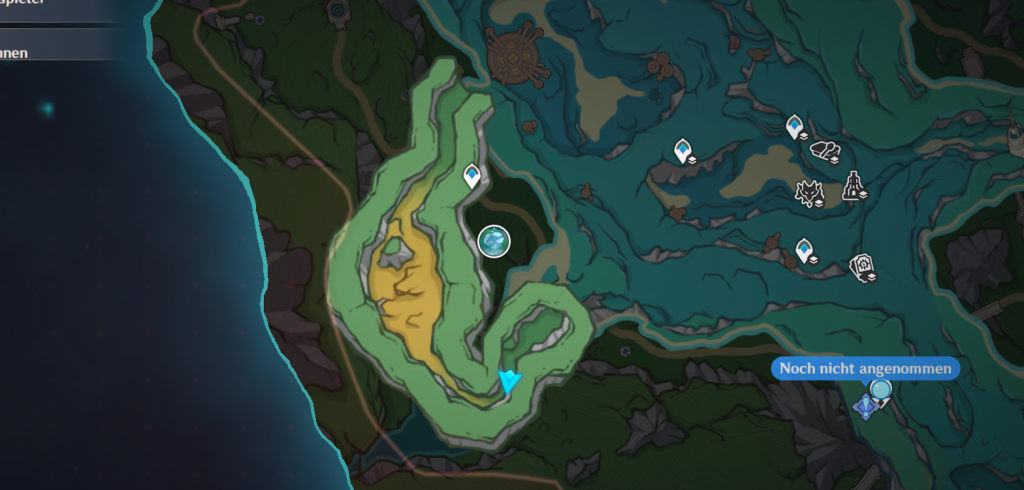Select the wolf head boss marker
Viewport: 1024px width, 490px height.
[x=808, y=191]
